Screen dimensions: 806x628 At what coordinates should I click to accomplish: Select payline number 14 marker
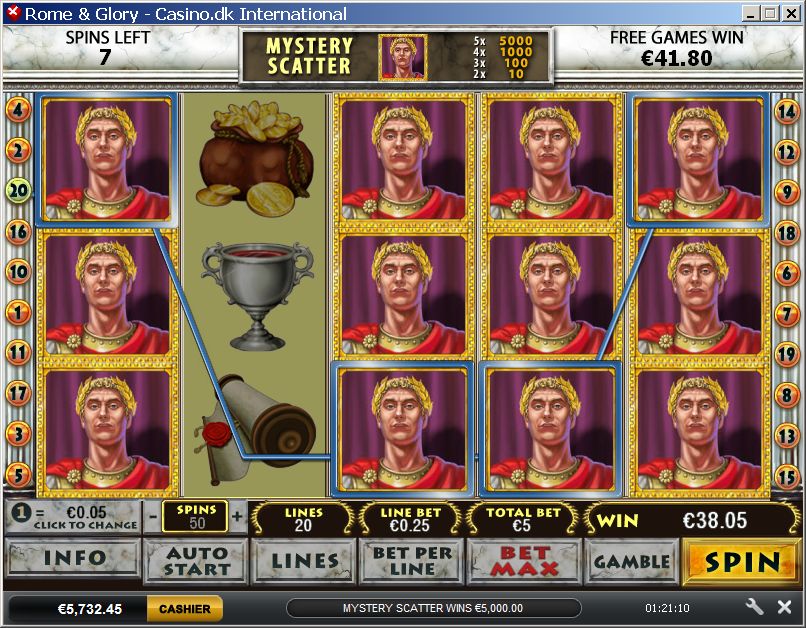click(x=787, y=111)
